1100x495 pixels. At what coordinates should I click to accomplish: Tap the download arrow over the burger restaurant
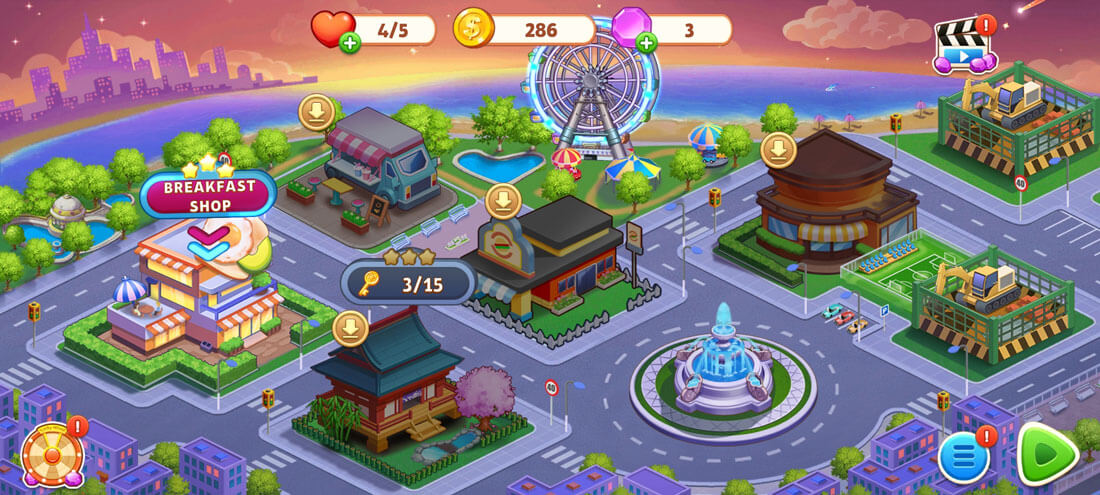tap(503, 201)
